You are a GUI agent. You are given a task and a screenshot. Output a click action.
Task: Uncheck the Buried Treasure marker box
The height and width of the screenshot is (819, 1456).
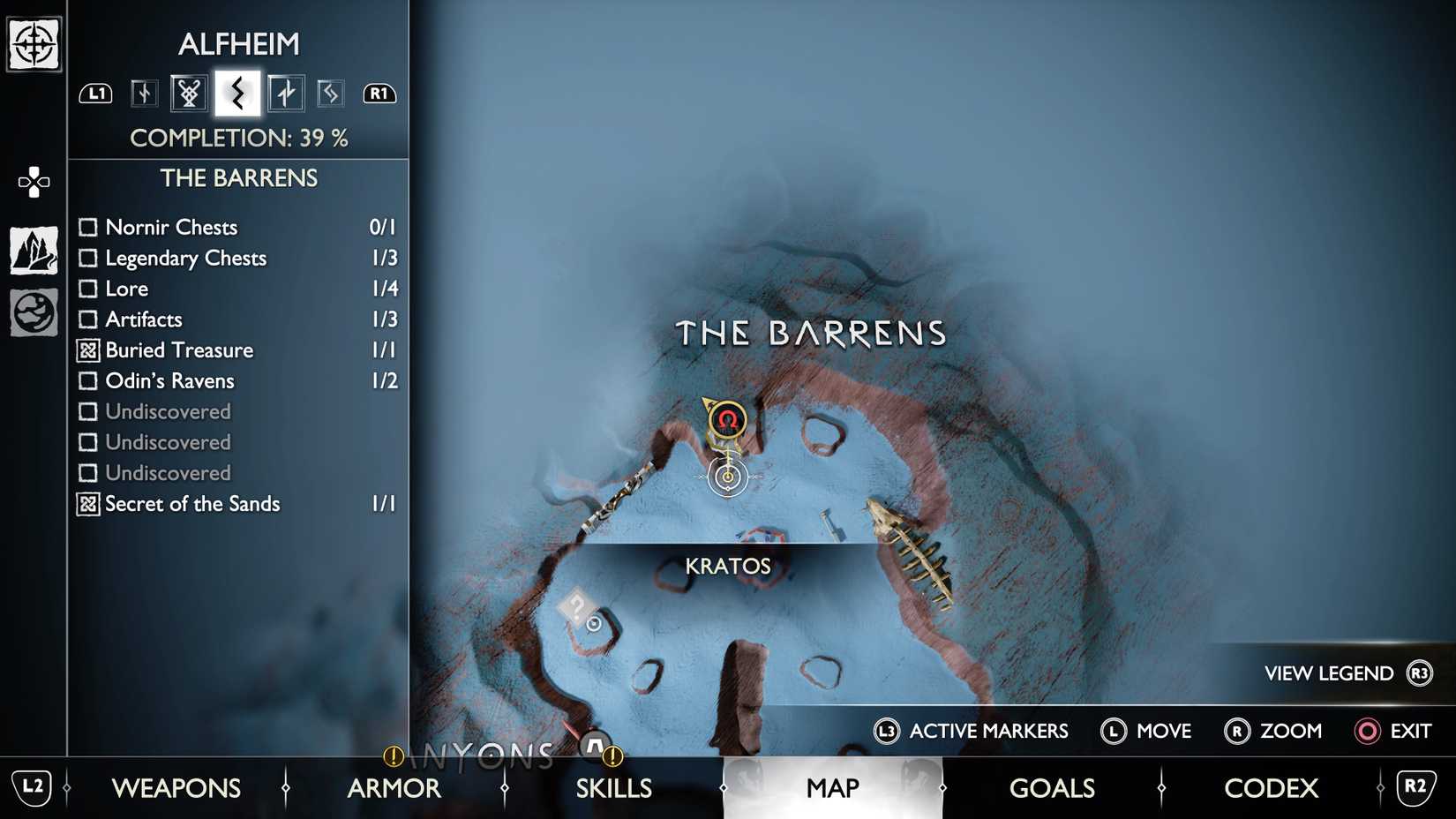[87, 350]
